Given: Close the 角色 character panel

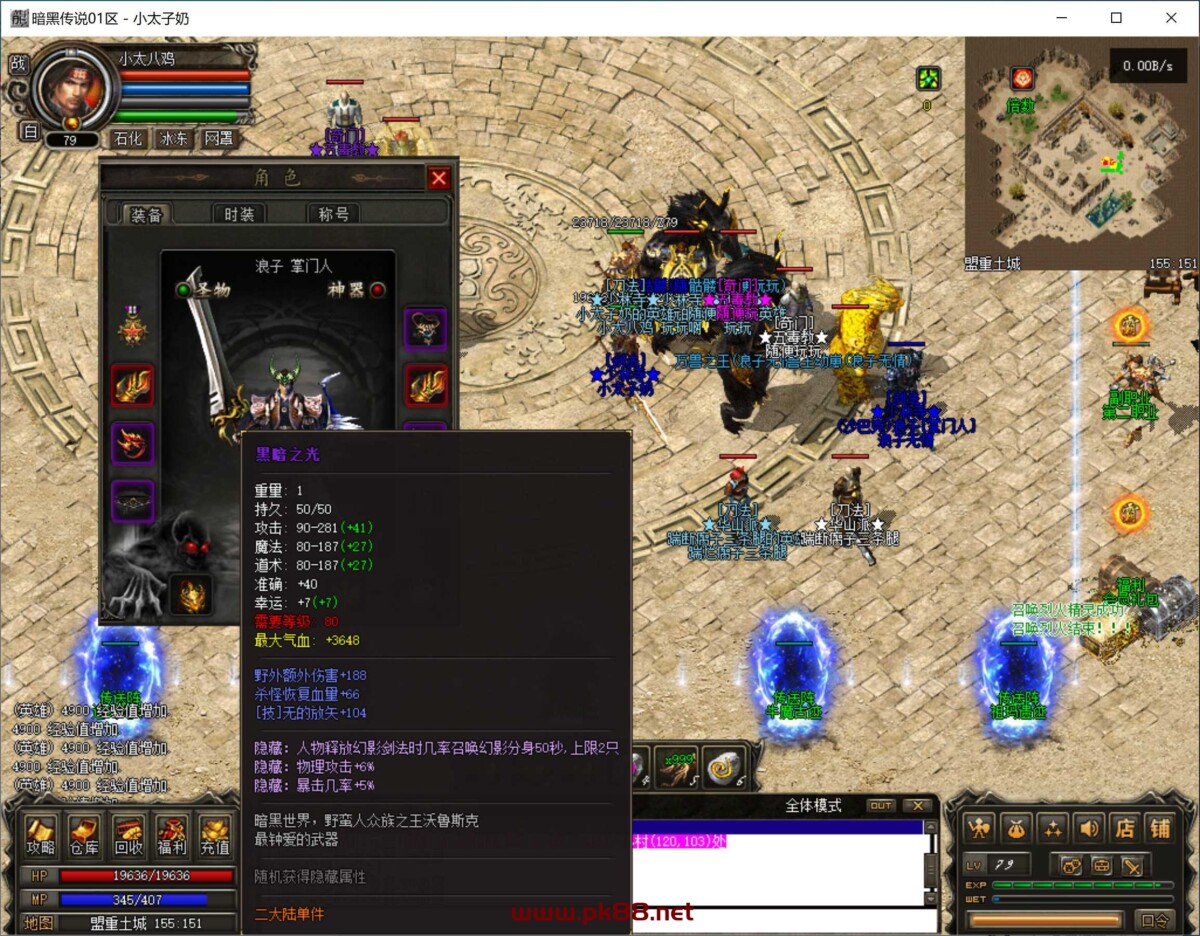Looking at the screenshot, I should point(438,178).
